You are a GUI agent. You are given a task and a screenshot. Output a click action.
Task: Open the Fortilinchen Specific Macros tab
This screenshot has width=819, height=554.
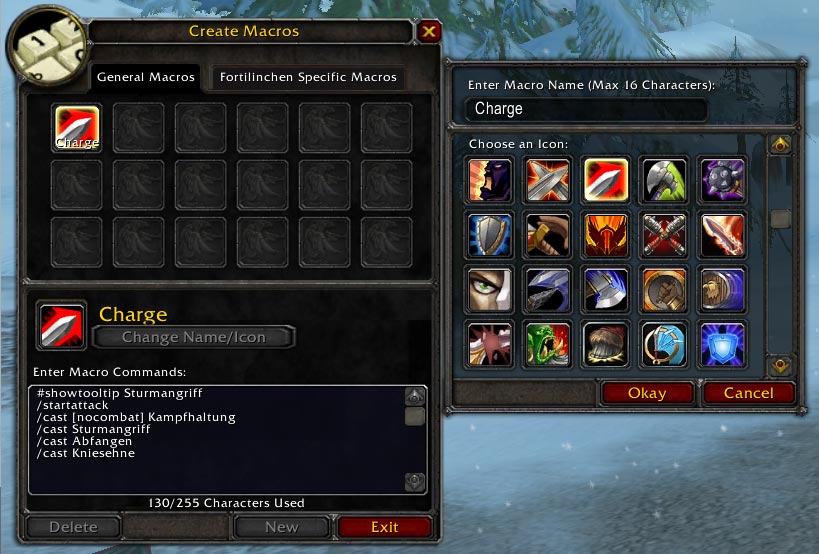click(308, 77)
